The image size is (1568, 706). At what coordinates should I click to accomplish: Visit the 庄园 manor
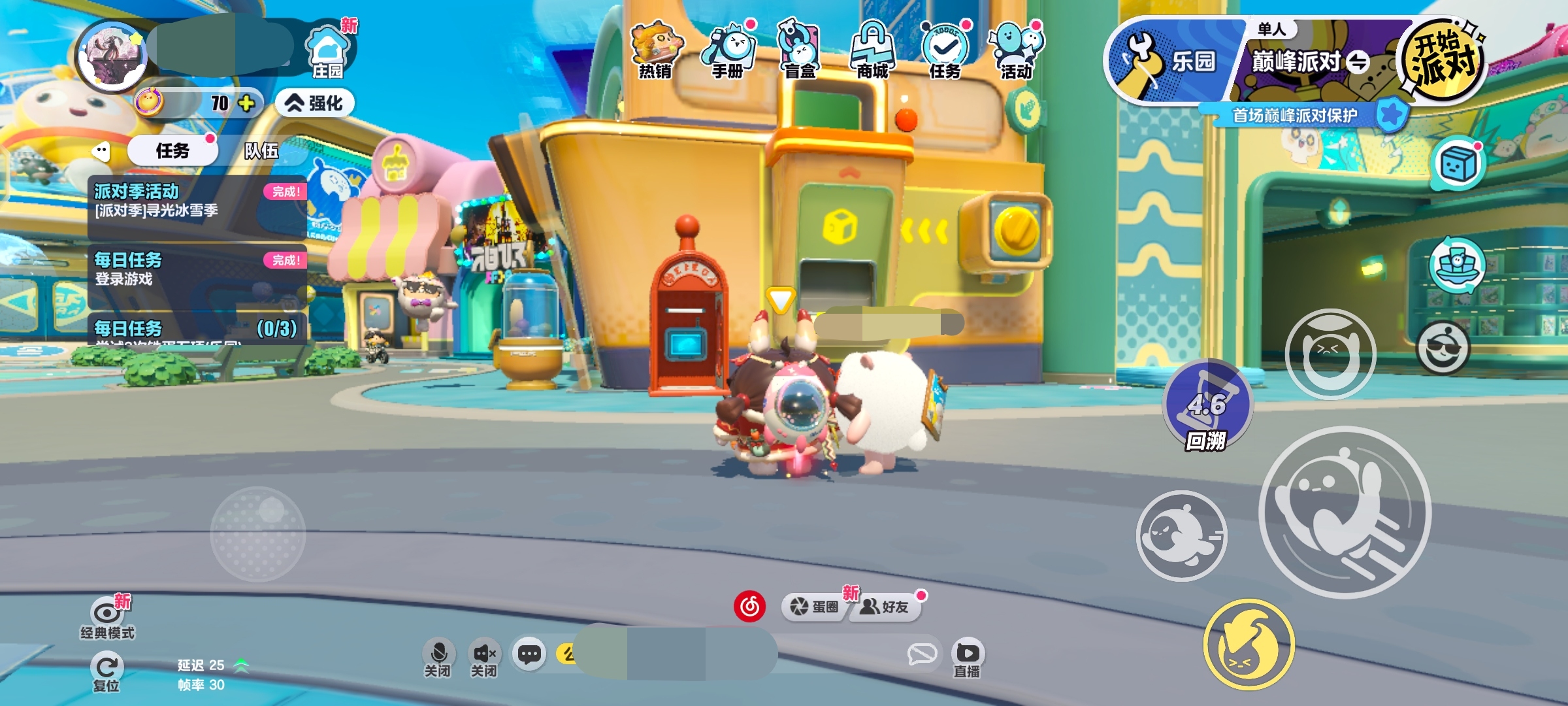click(x=328, y=52)
